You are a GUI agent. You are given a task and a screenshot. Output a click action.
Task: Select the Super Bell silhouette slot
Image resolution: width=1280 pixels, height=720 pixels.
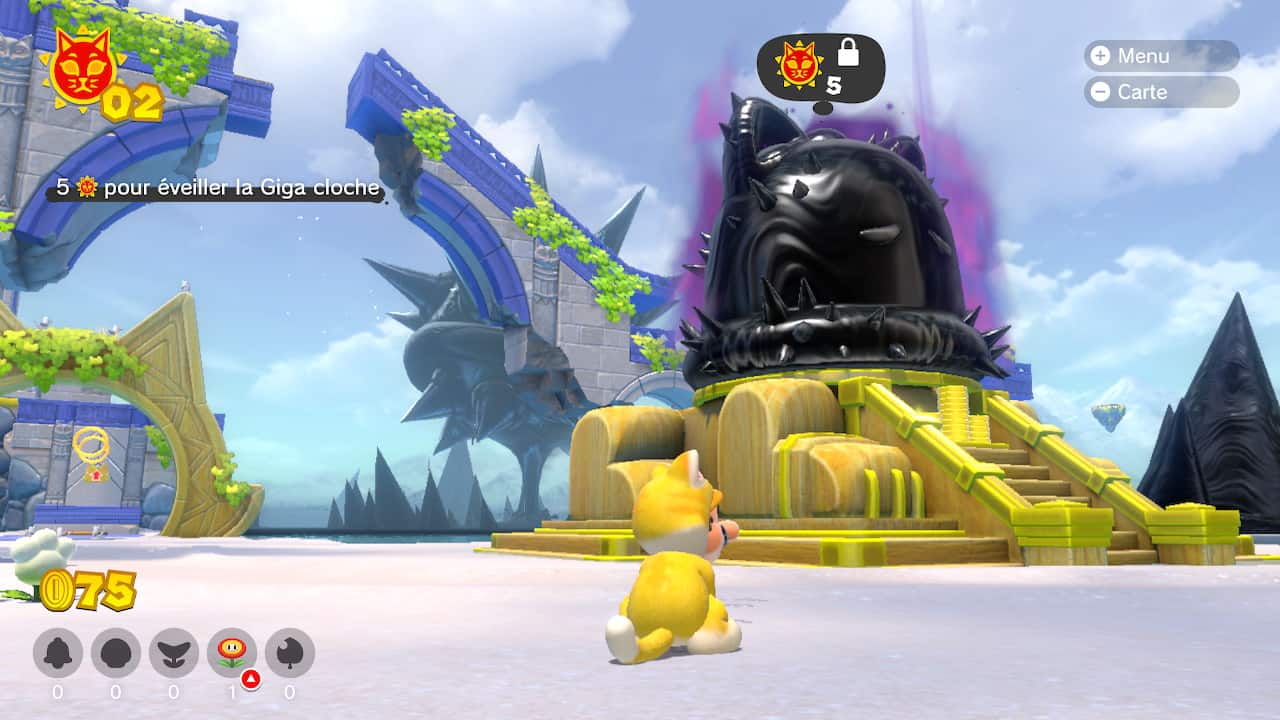58,653
